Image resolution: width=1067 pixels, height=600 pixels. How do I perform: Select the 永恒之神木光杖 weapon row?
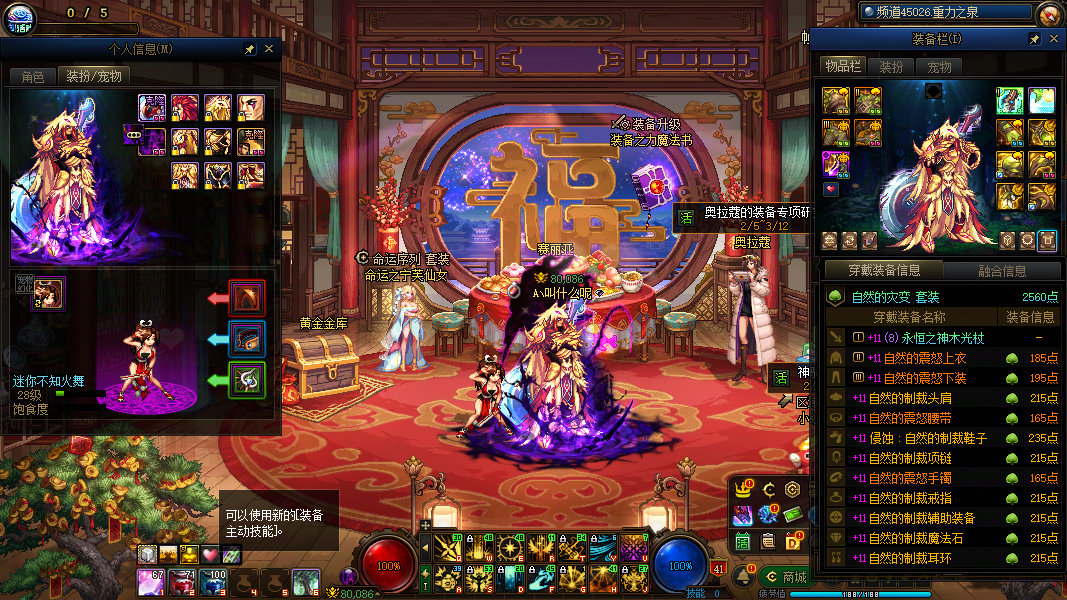[940, 338]
